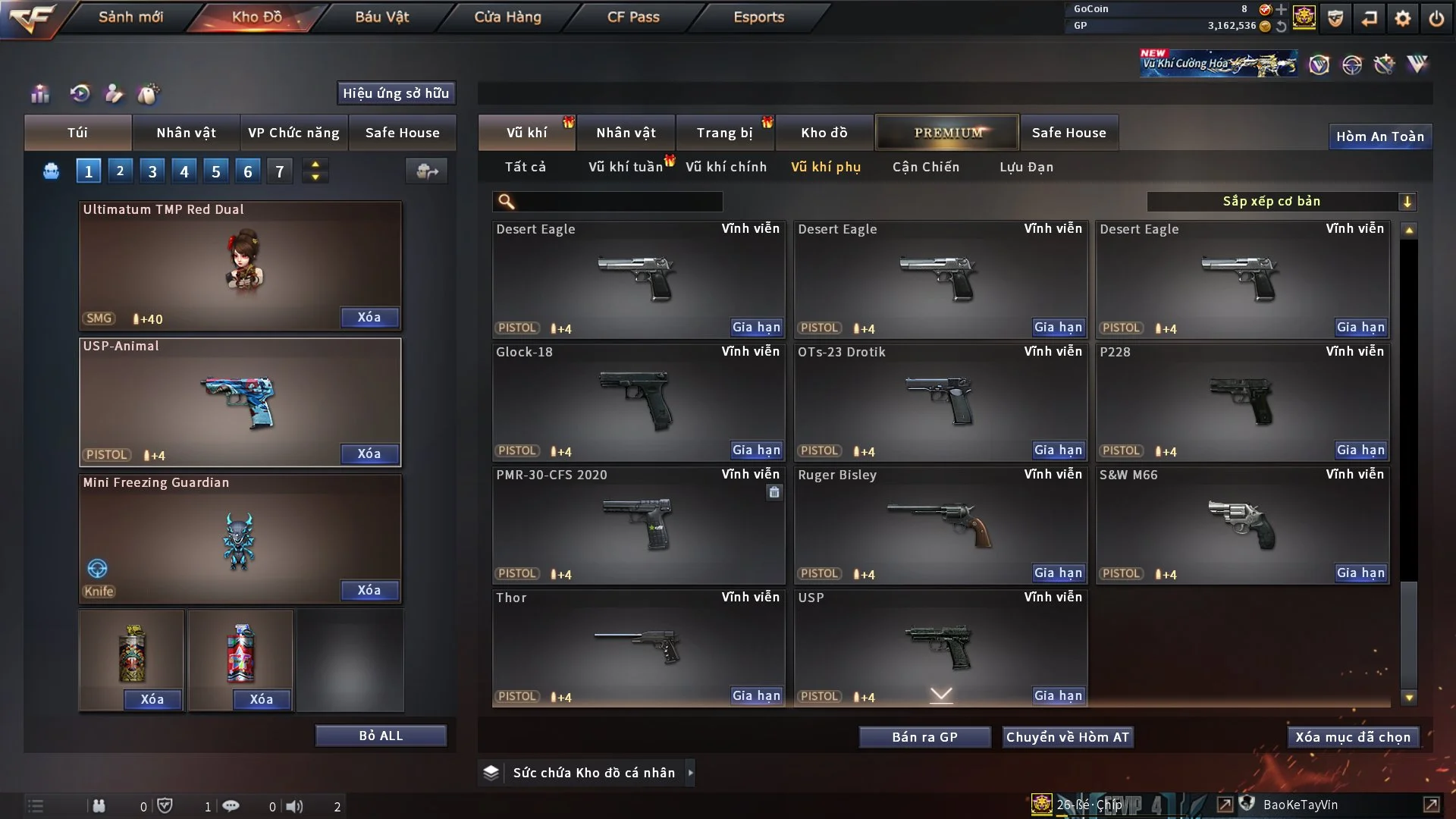The image size is (1456, 819).
Task: Select the USP-Animal pistol slot
Action: [240, 402]
